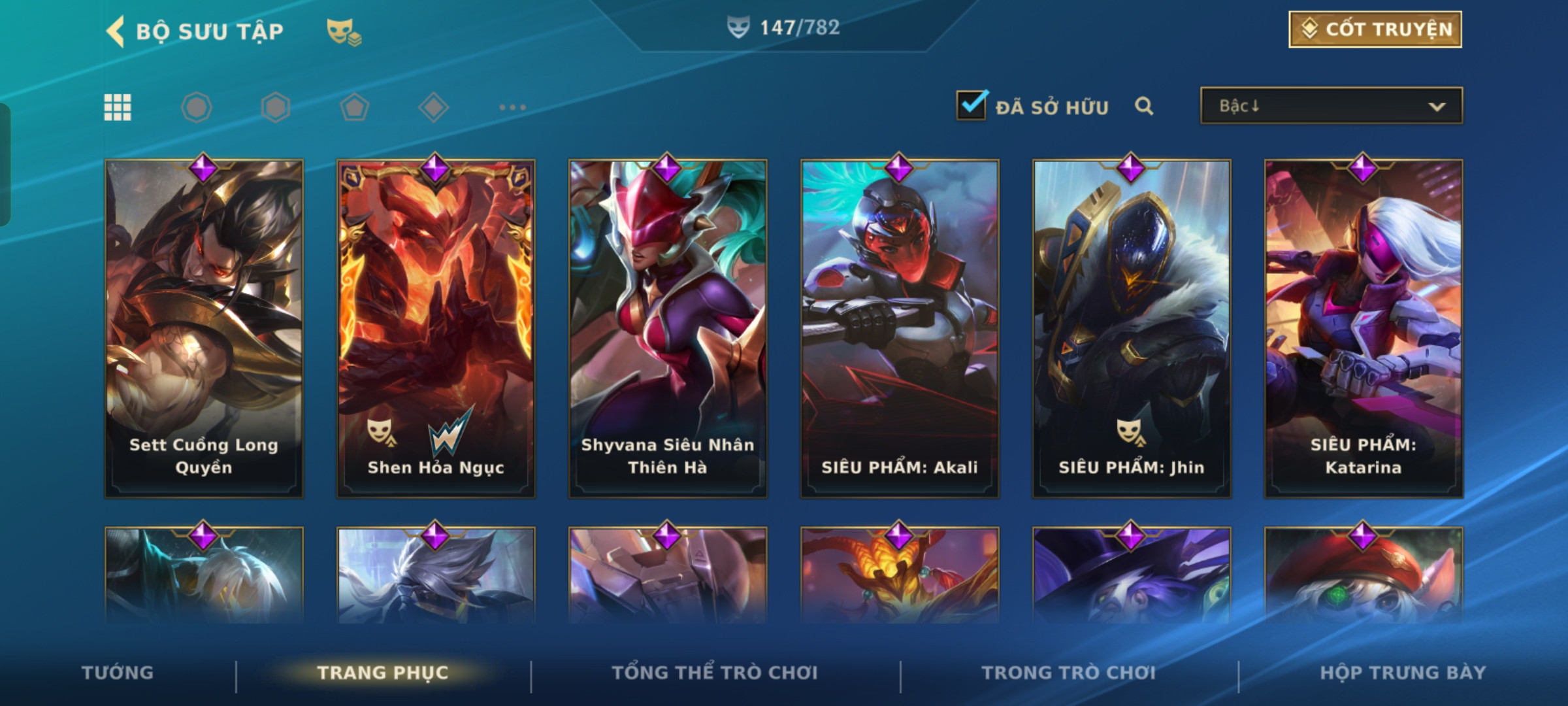The width and height of the screenshot is (1568, 706).
Task: Open the Trong Trò Chơi tab
Action: tap(1068, 673)
